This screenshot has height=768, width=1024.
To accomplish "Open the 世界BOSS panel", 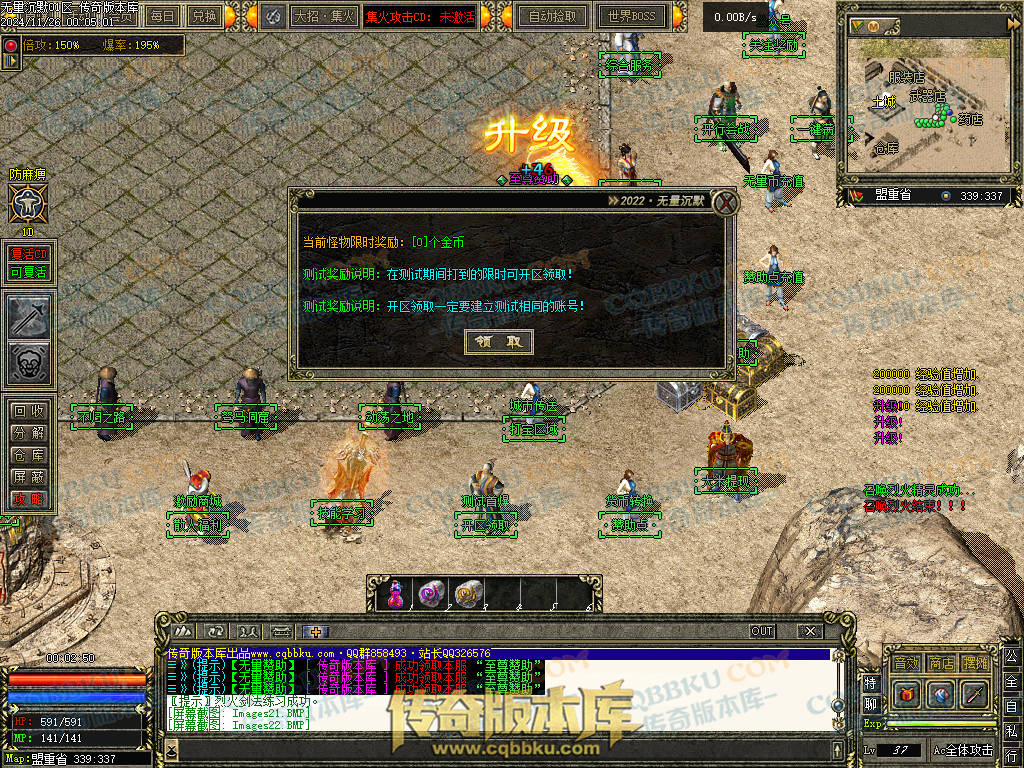I will coord(631,16).
